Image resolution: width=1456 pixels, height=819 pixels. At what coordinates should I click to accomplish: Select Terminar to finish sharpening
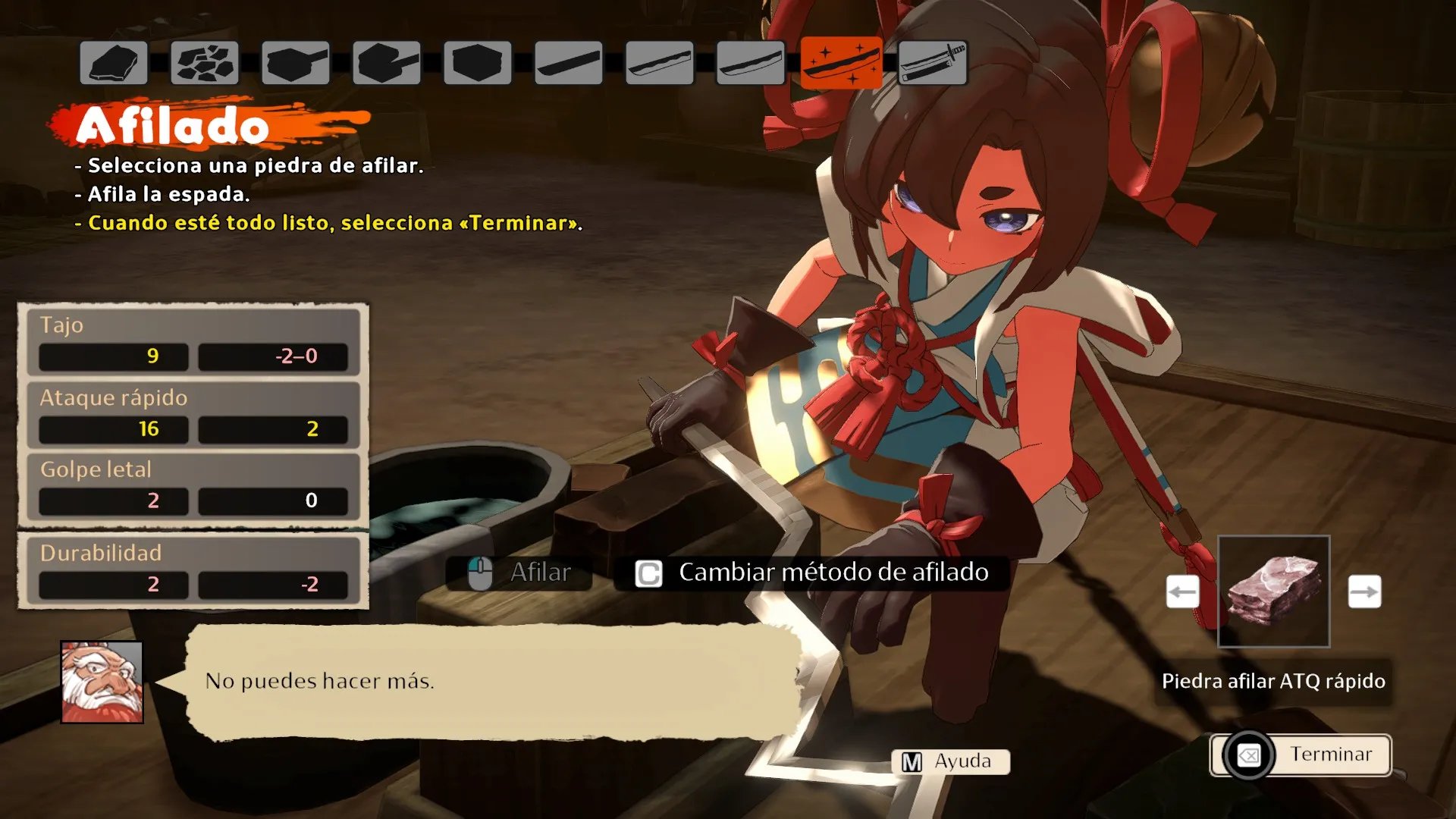tap(1301, 755)
